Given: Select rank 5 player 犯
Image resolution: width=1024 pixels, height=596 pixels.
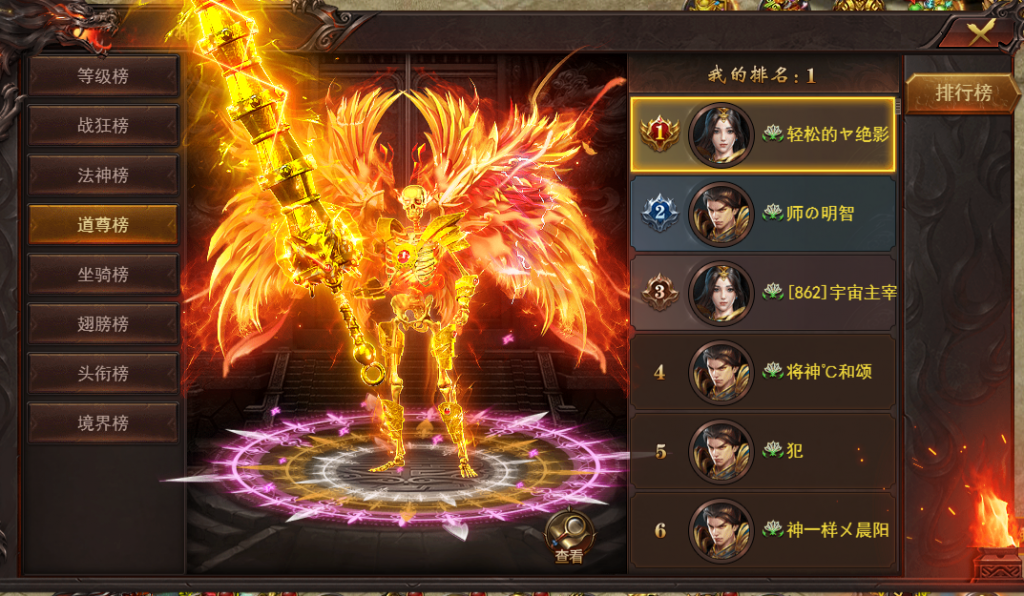Looking at the screenshot, I should [763, 451].
